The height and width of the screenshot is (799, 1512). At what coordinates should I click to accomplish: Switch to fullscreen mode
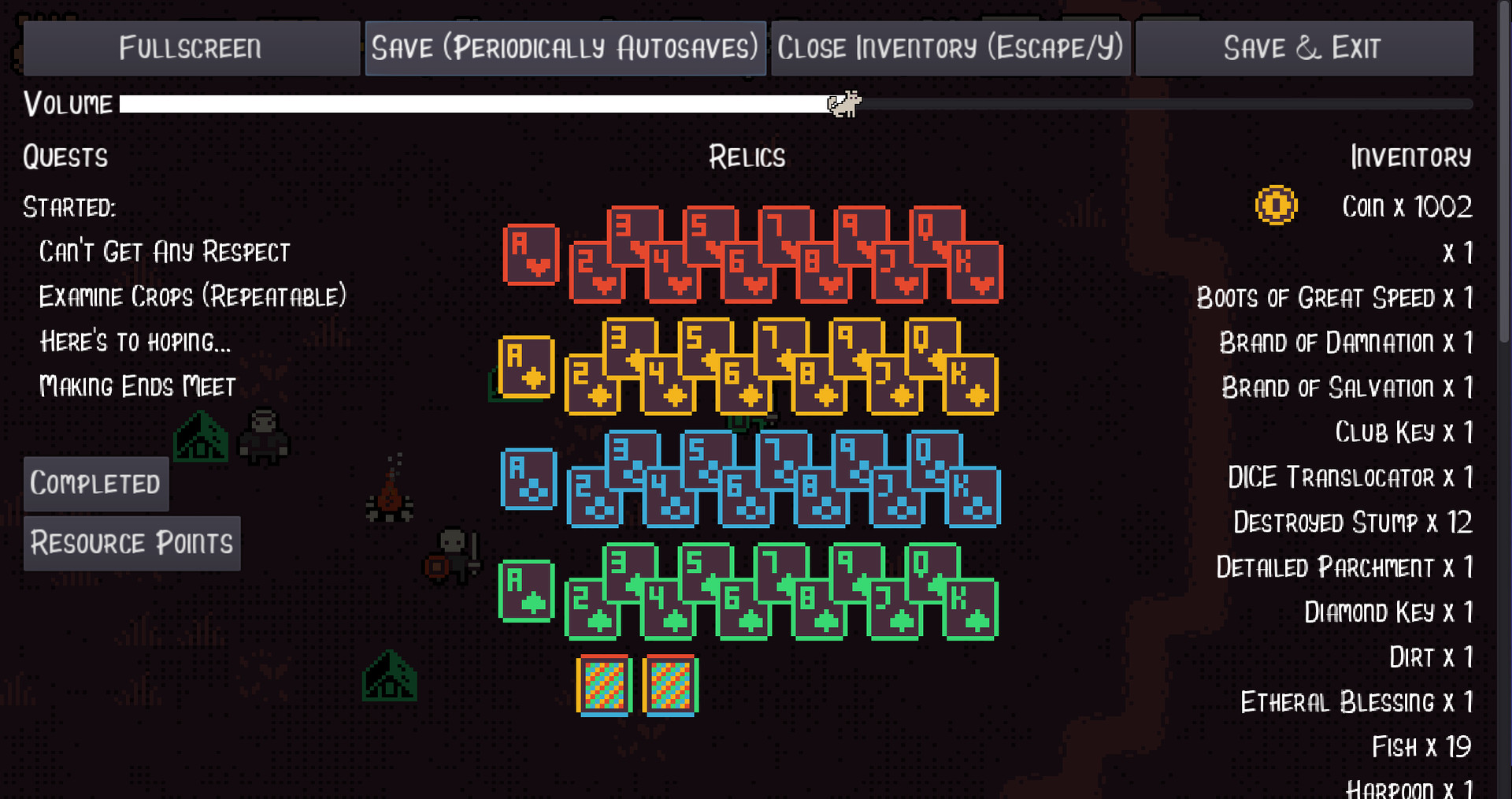191,48
